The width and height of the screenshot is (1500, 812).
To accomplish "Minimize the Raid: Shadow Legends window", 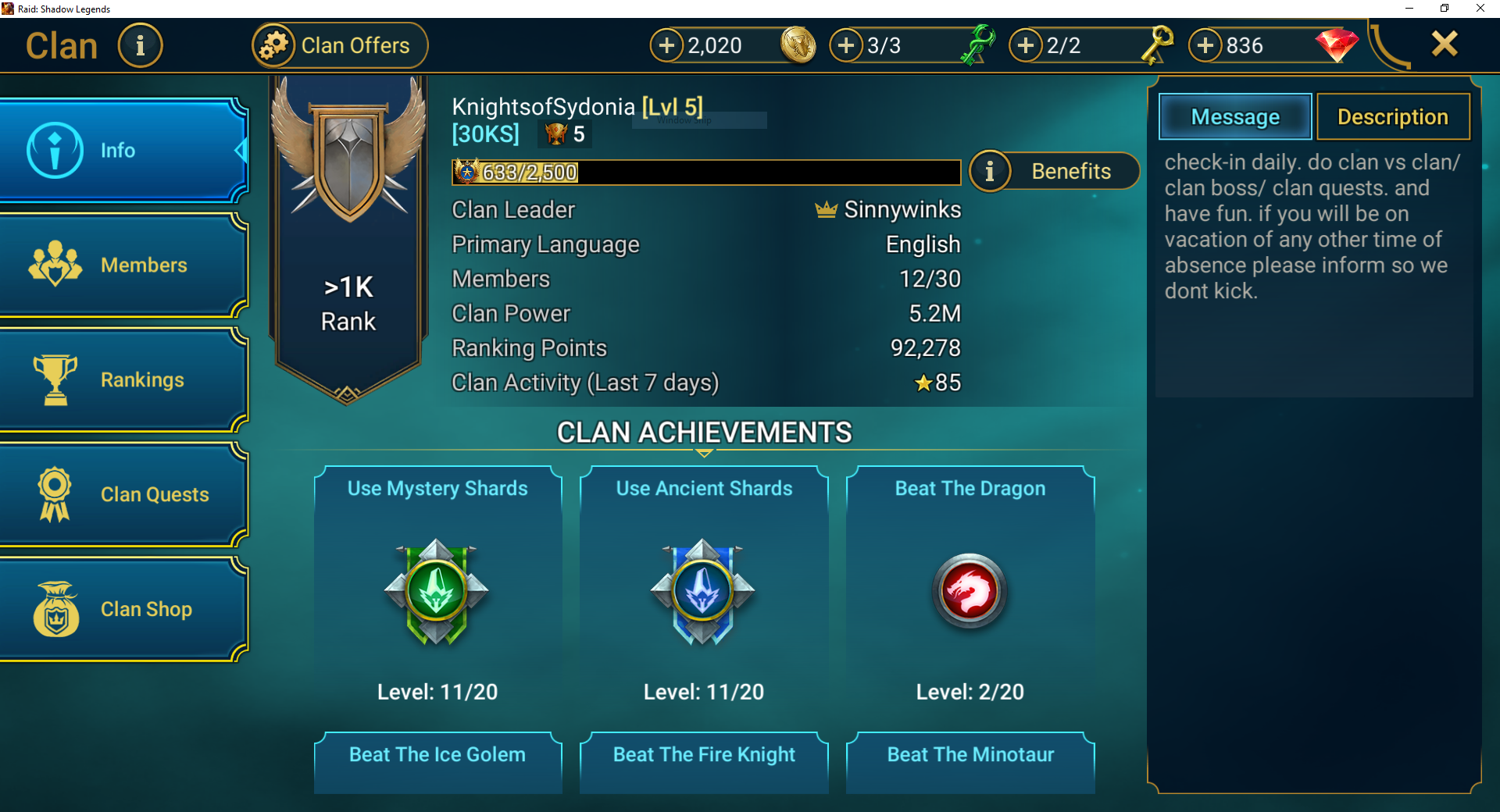I will (x=1409, y=9).
